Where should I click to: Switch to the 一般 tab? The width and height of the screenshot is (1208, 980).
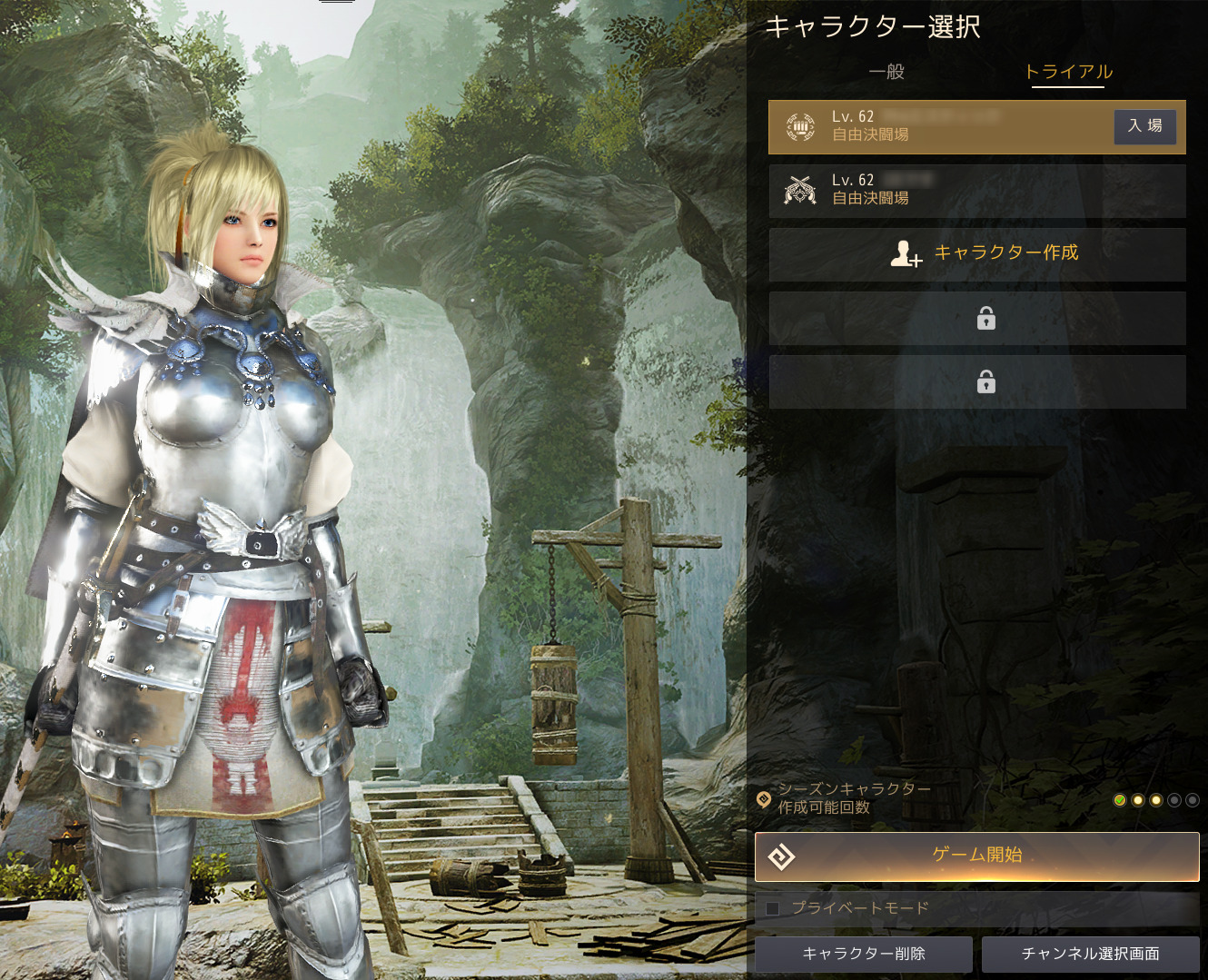886,72
